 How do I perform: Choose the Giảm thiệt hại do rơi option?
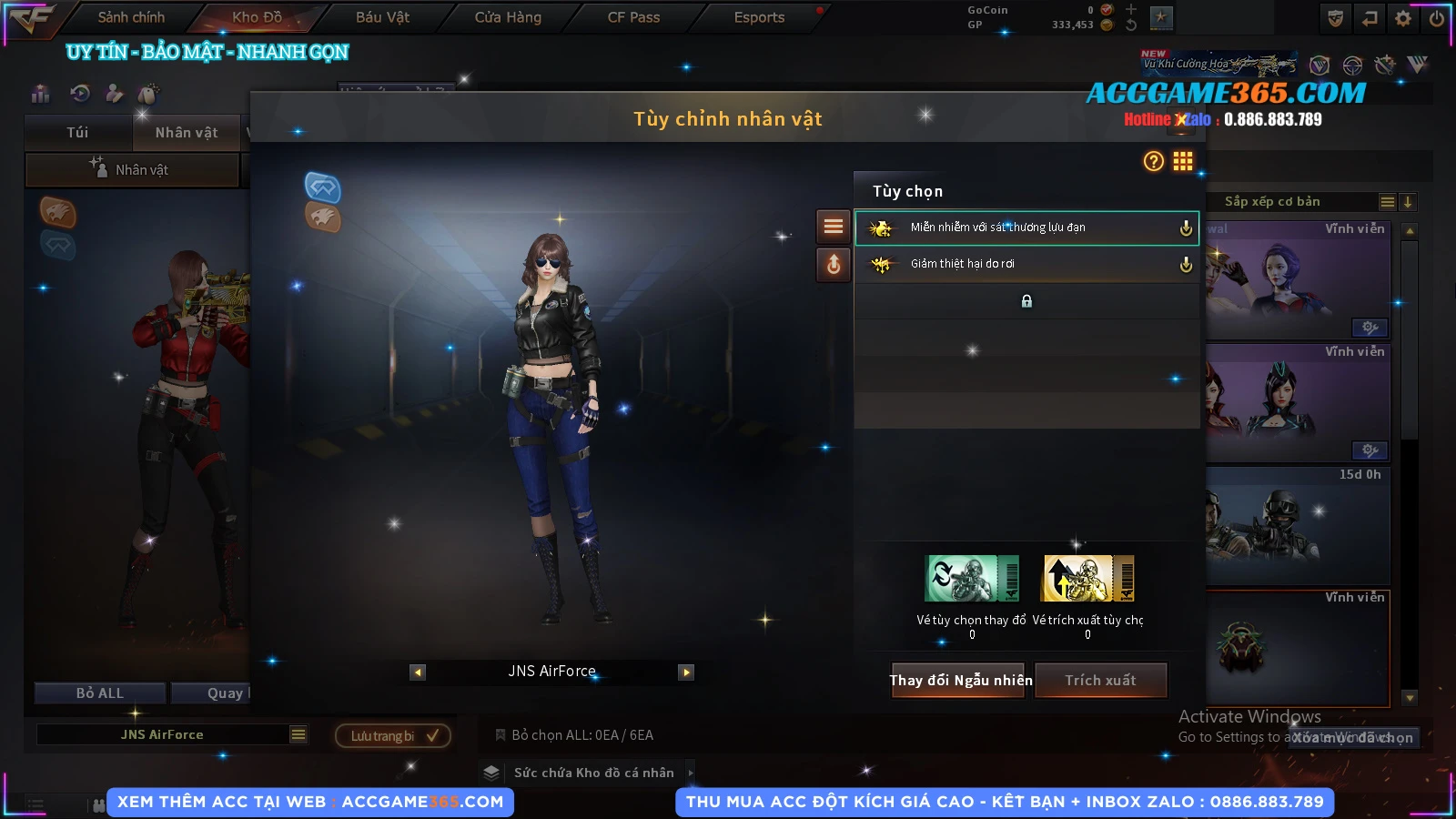[x=1026, y=264]
